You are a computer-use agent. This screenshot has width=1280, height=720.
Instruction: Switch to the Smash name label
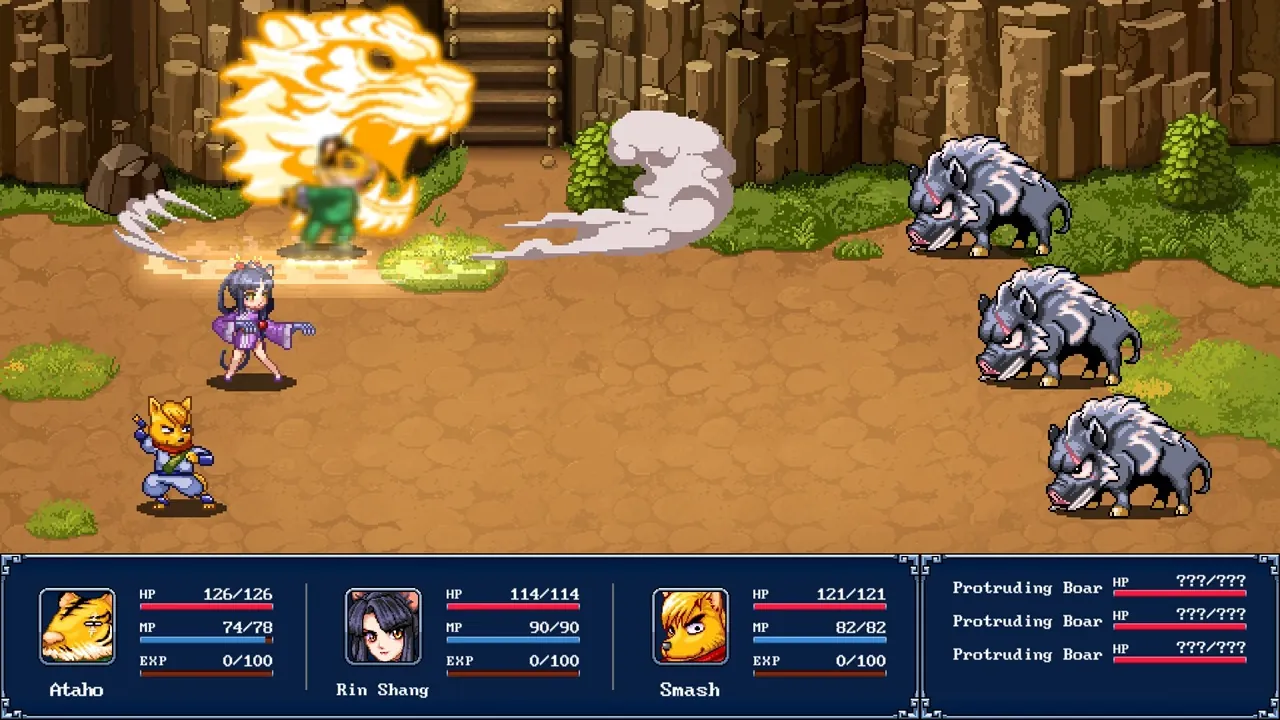[x=689, y=689]
